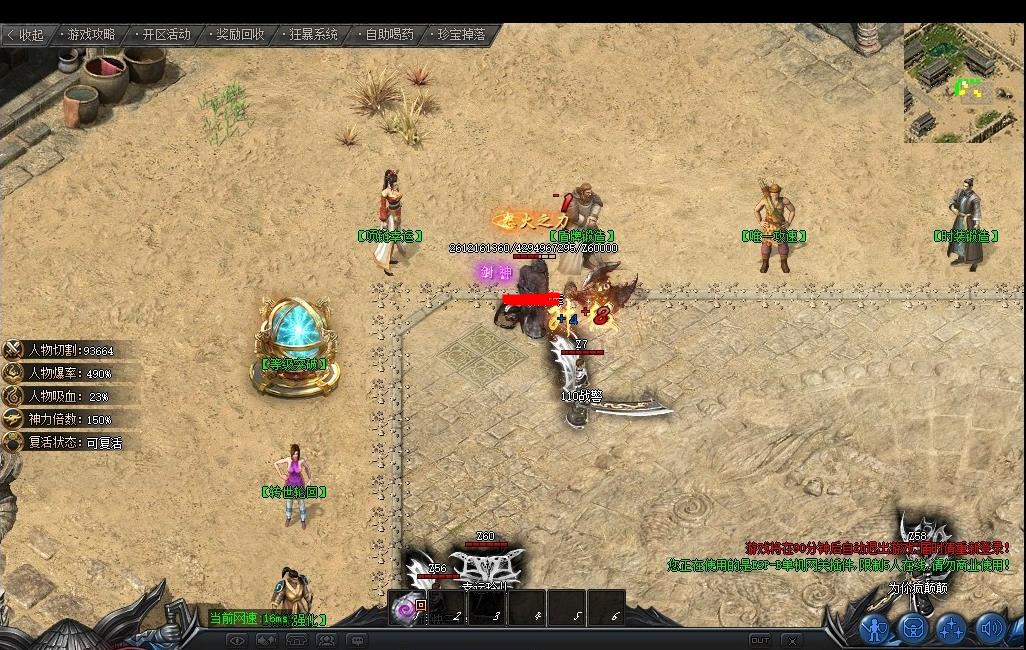Open the character equipment warrior icon
Viewport: 1026px width, 650px height.
(875, 627)
